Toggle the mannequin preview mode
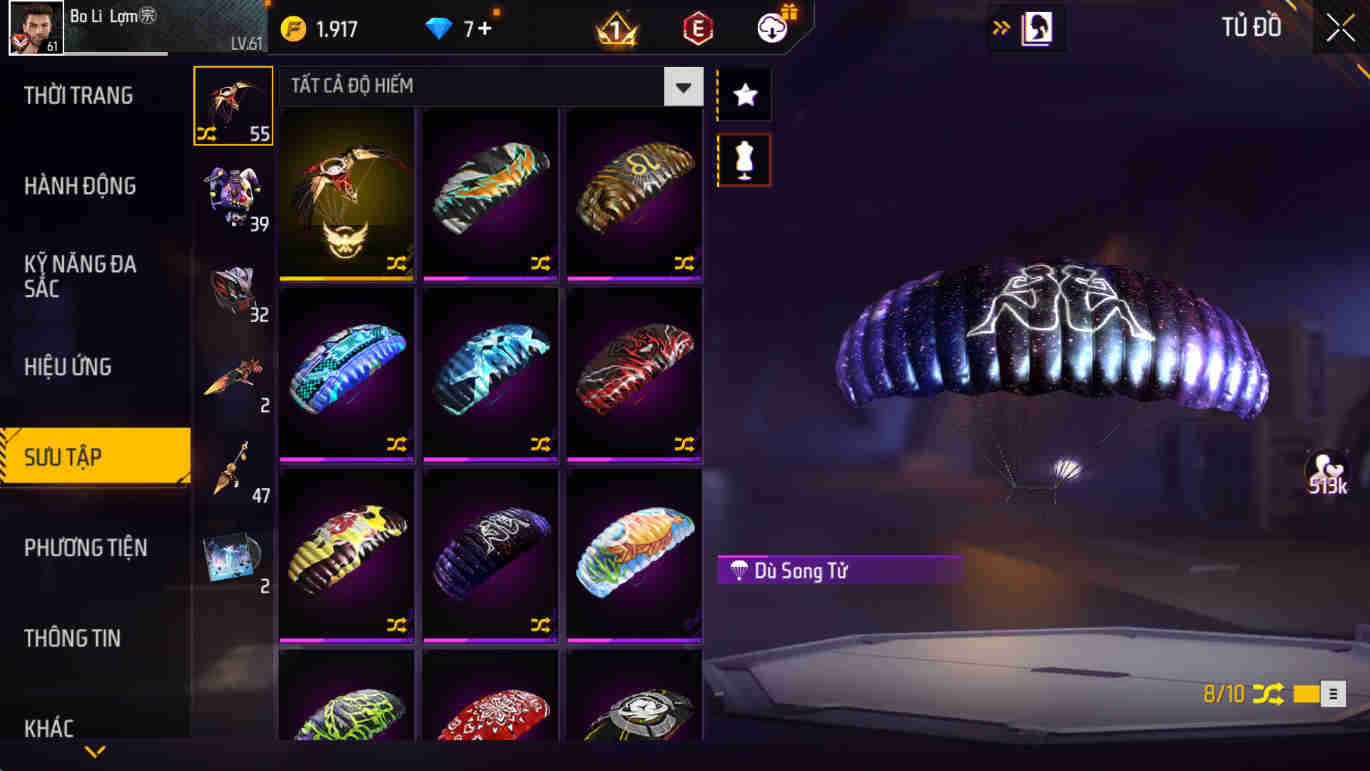Image resolution: width=1370 pixels, height=771 pixels. pyautogui.click(x=743, y=161)
